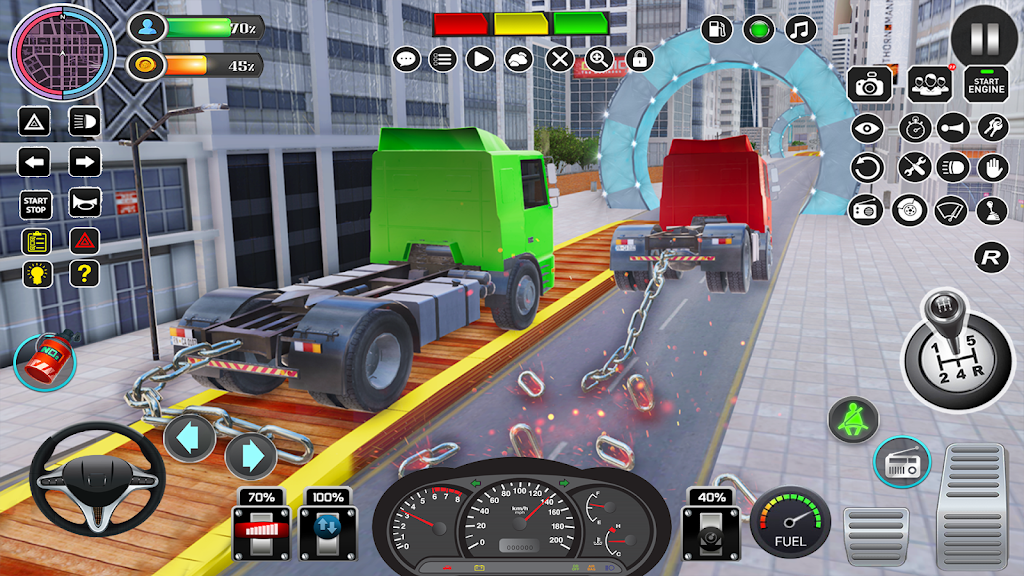Open the multiplayer group icon
Screen dimensions: 1024x576
click(x=929, y=84)
